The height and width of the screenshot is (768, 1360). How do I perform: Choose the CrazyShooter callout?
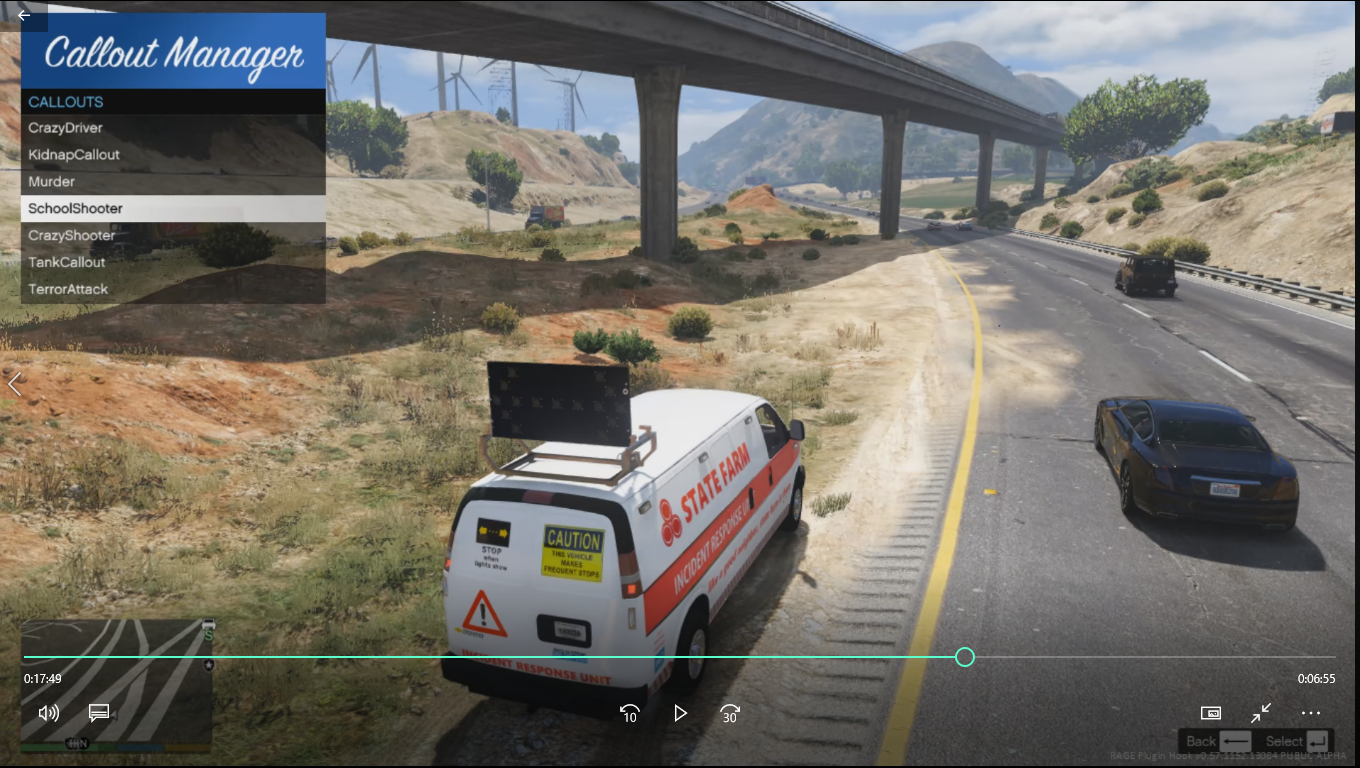72,236
